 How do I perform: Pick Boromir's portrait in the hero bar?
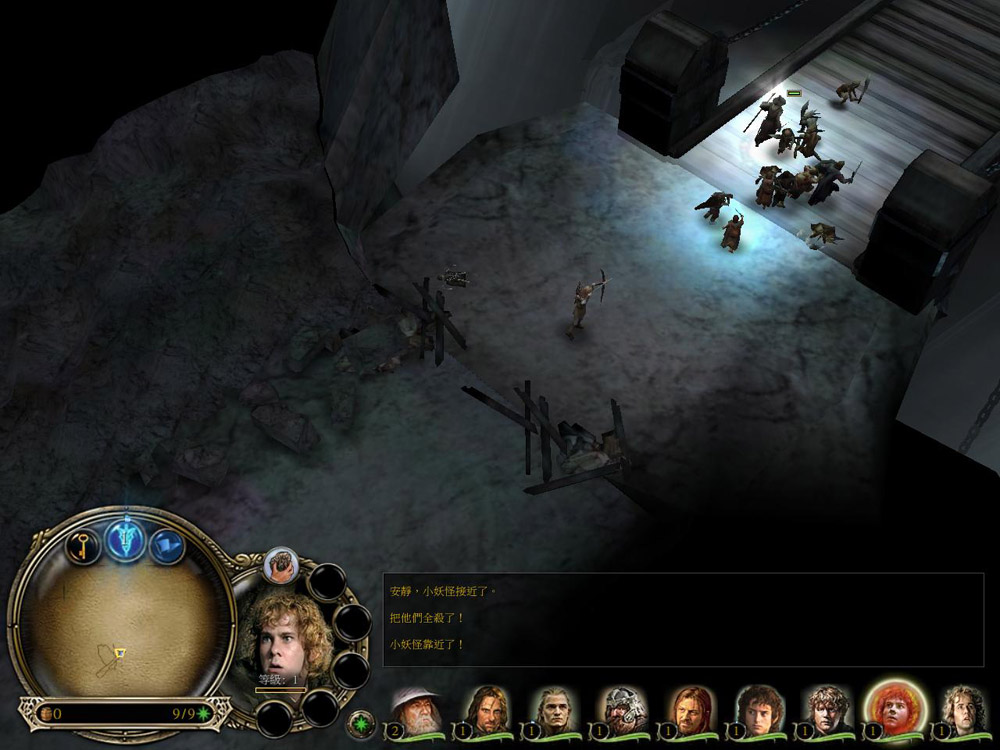point(690,711)
